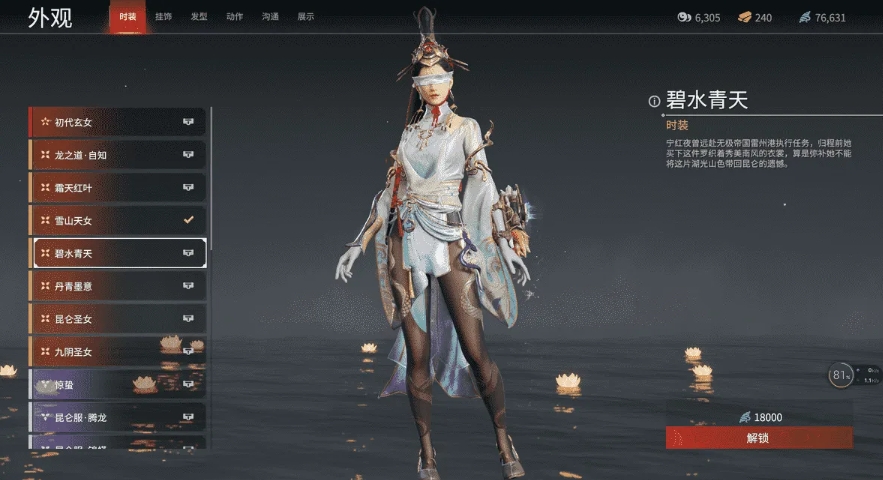883x480 pixels.
Task: Select the 霜天红叶 outfit row
Action: click(x=118, y=187)
